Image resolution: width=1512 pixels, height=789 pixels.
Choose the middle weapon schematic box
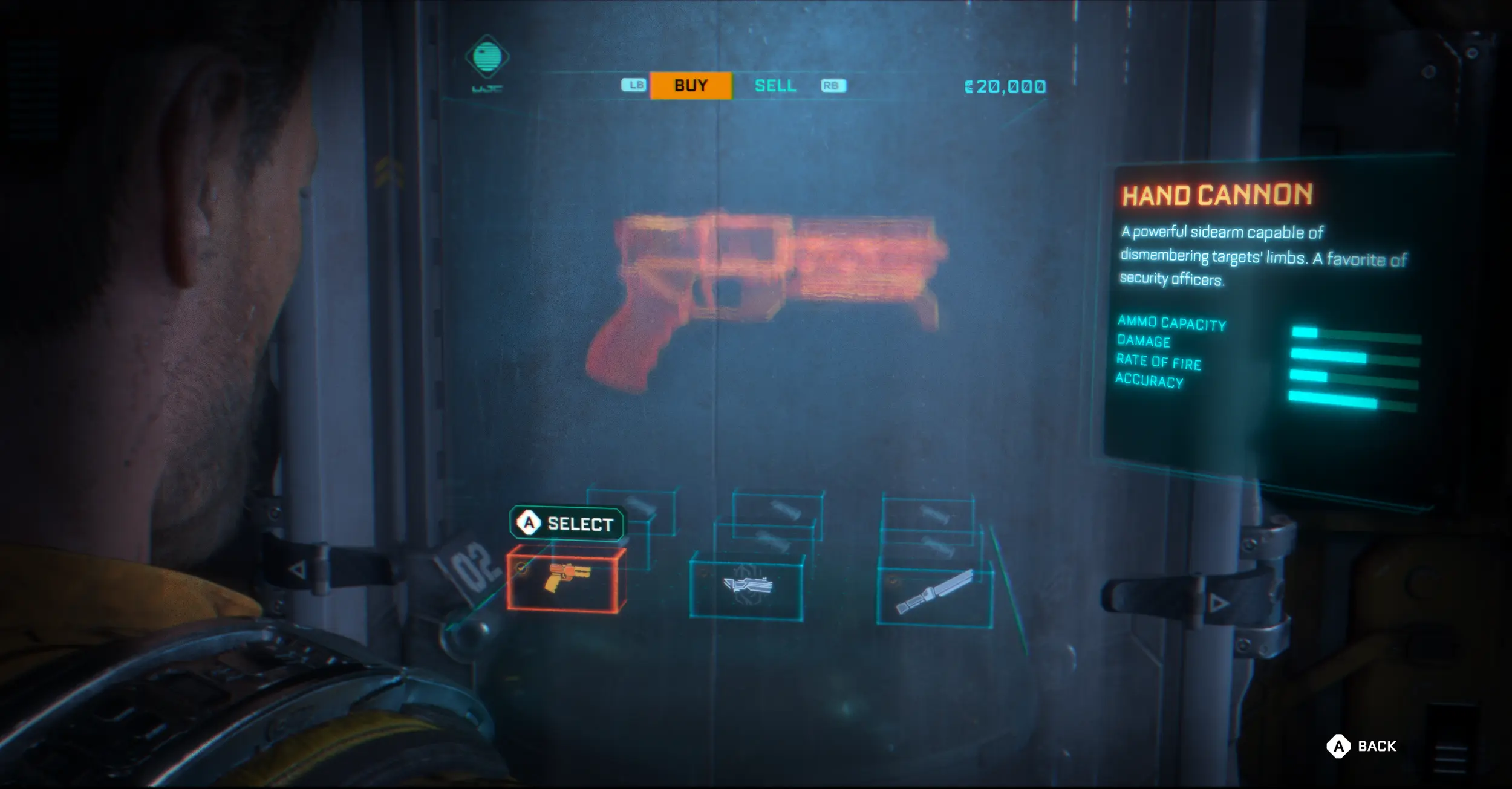pos(747,585)
